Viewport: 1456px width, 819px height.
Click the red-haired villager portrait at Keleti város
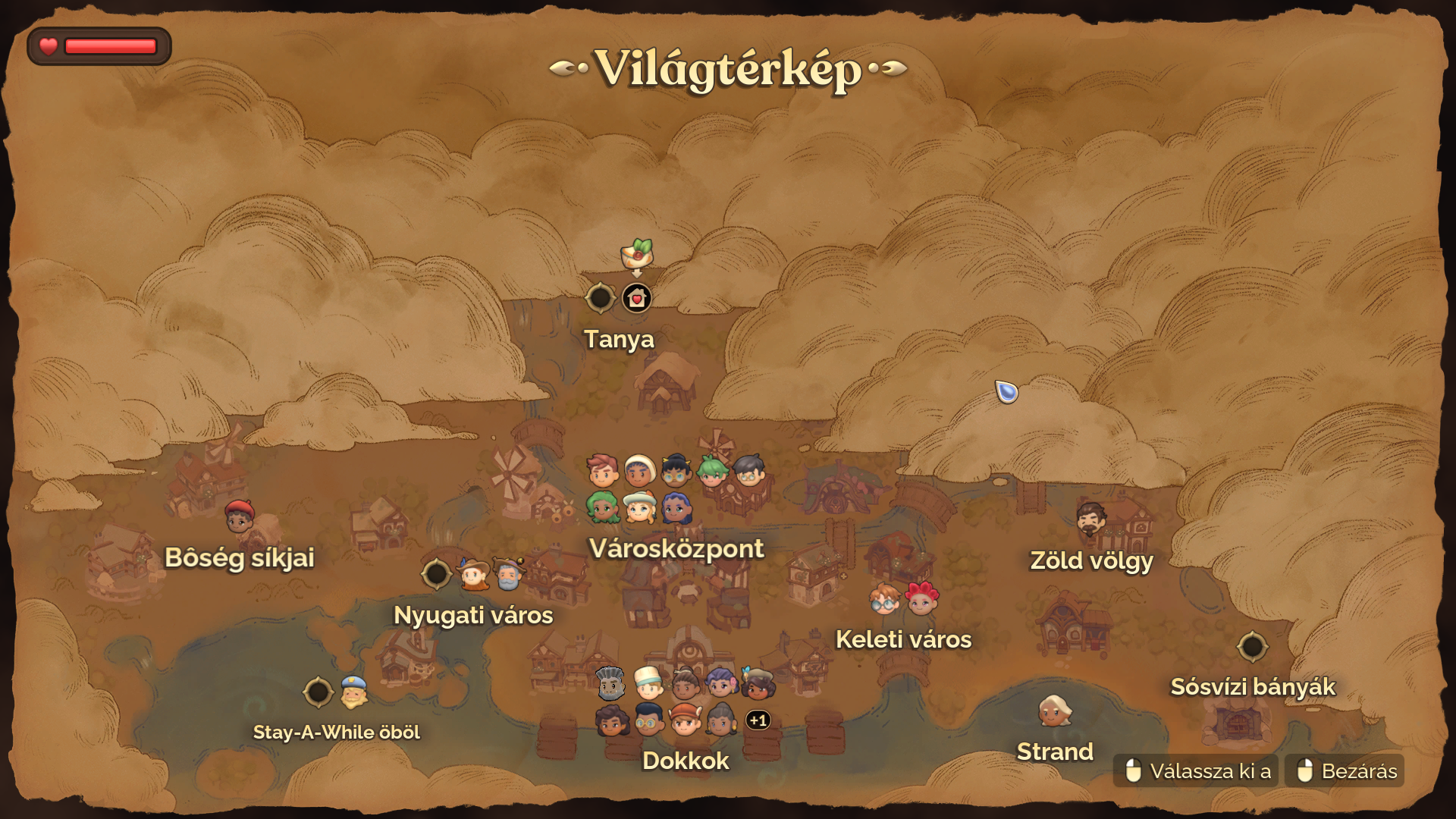click(x=922, y=599)
